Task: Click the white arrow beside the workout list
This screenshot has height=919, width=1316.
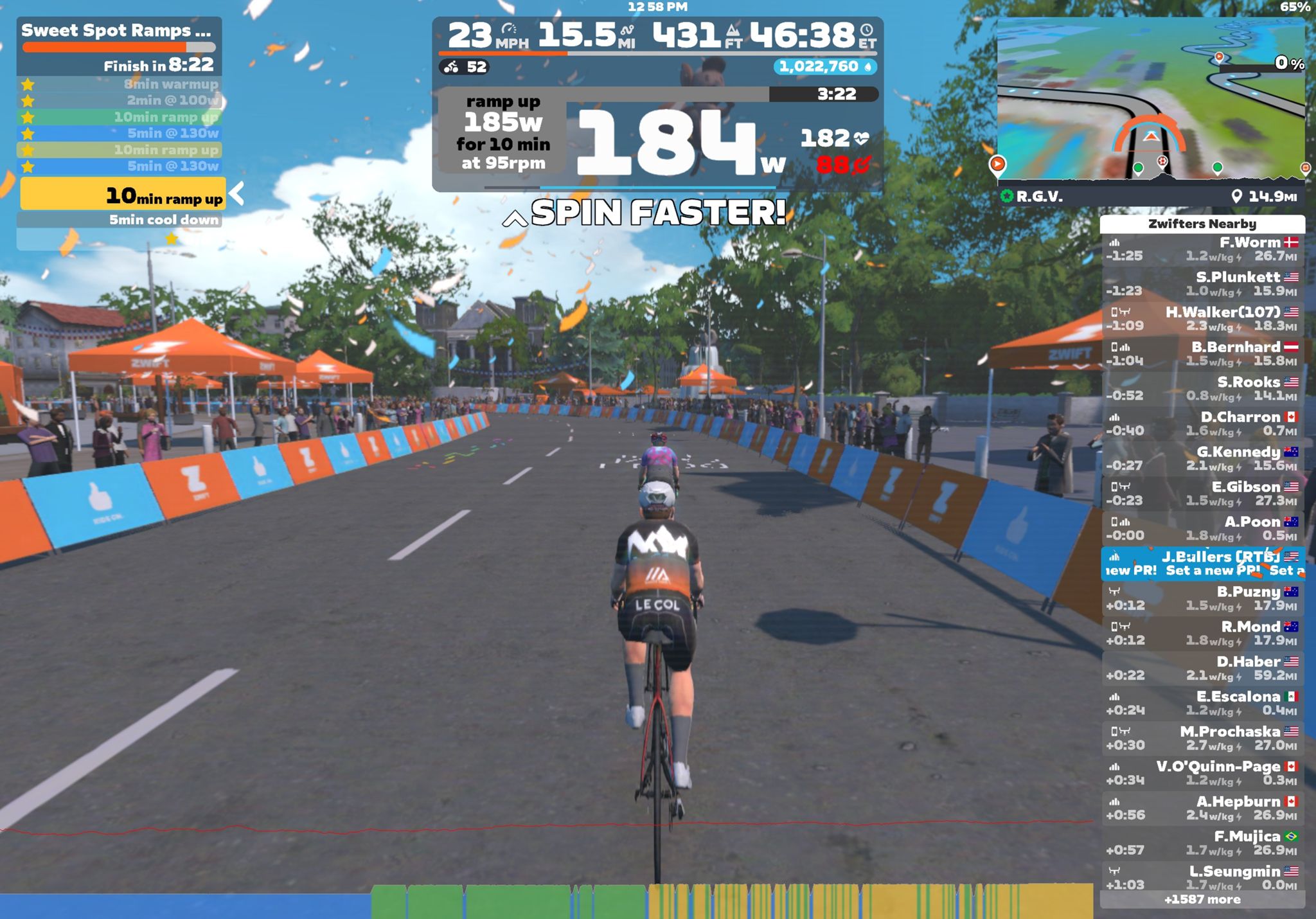Action: coord(237,193)
